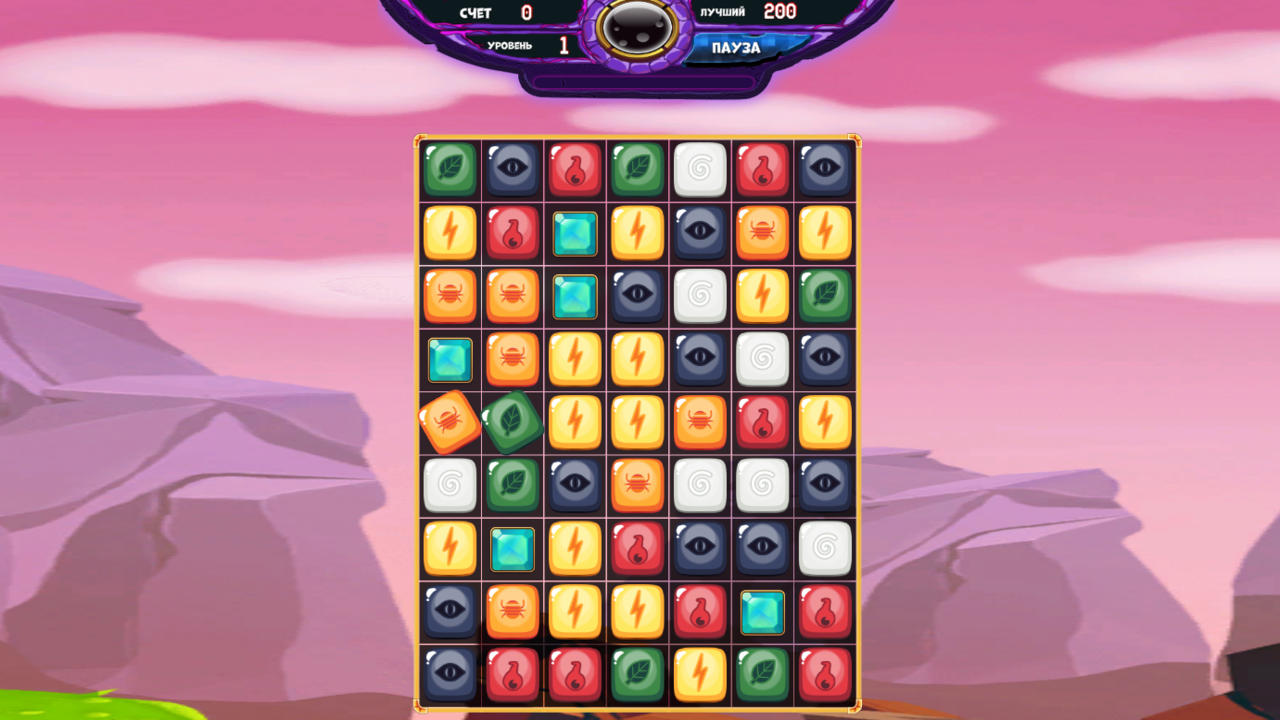Click the orange beetle tile beside the ПАУЗА side
Viewport: 1280px width, 720px height.
763,233
